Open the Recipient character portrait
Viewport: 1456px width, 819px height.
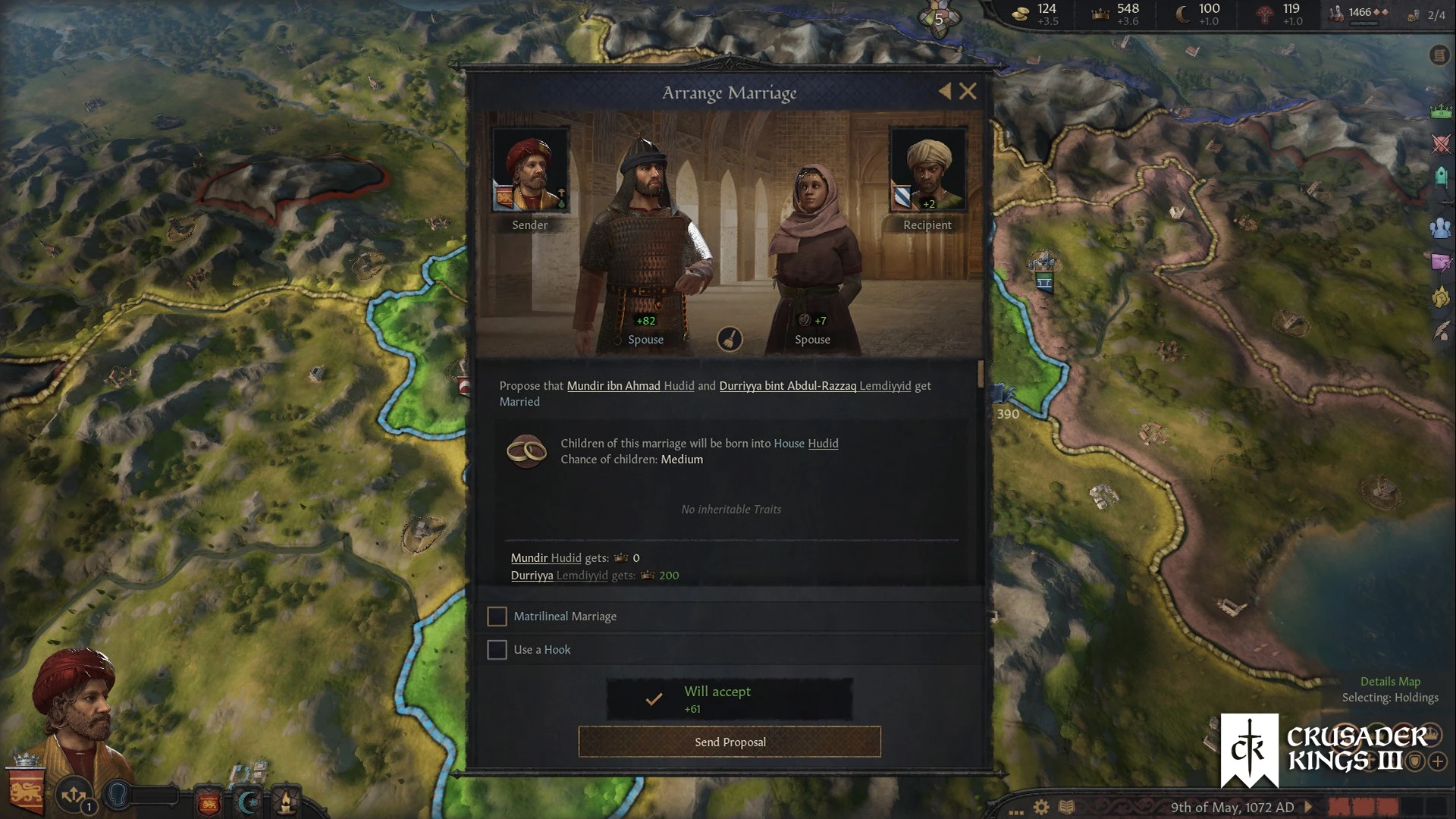click(927, 169)
